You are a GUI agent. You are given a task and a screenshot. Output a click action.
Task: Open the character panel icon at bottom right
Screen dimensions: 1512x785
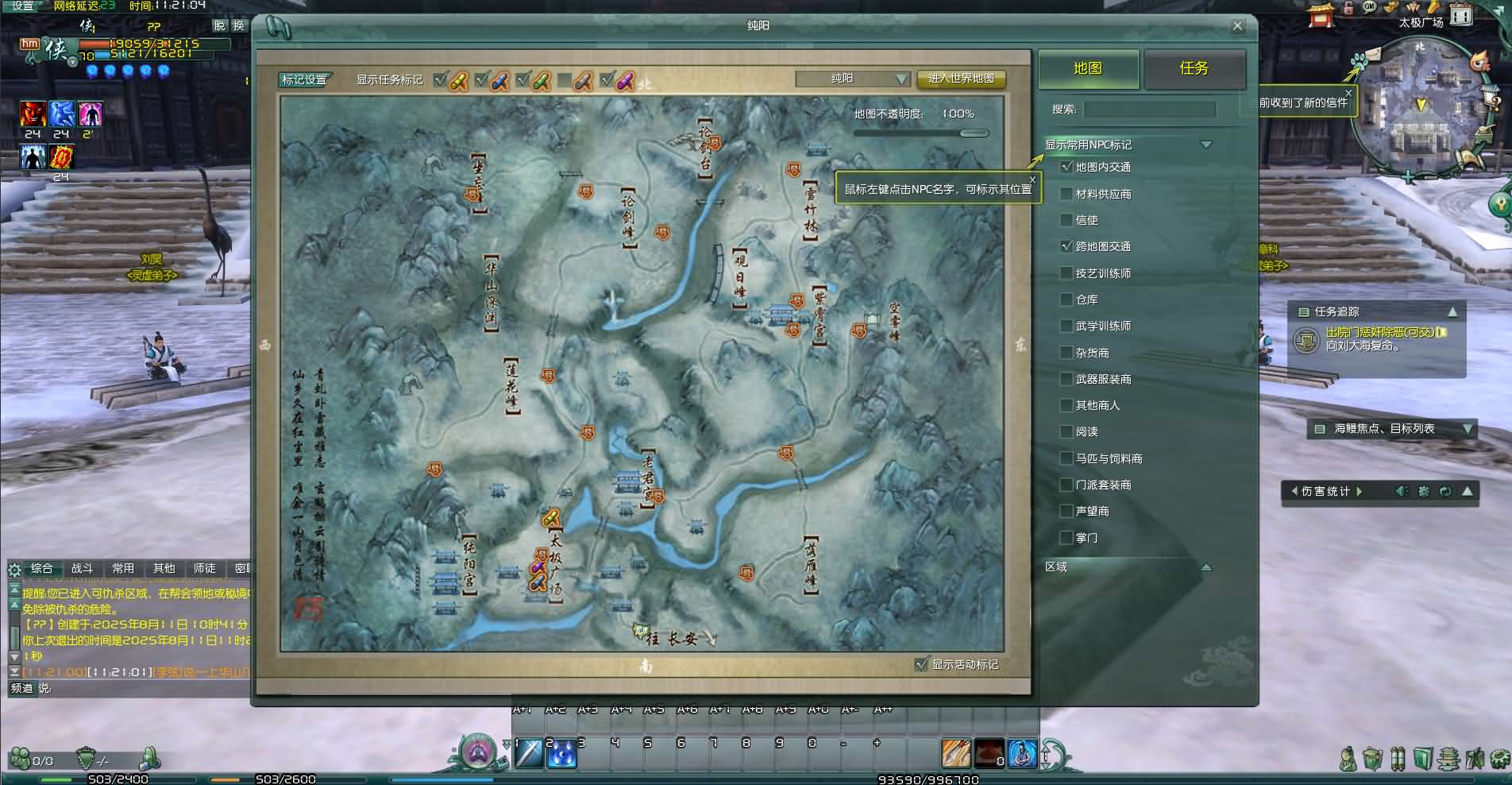point(1348,759)
